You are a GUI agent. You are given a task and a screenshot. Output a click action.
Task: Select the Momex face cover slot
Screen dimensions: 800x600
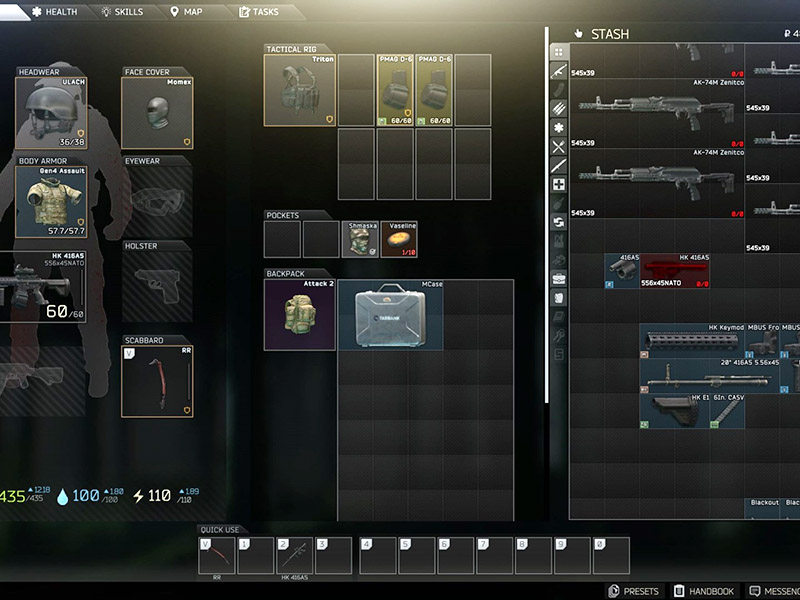click(157, 112)
